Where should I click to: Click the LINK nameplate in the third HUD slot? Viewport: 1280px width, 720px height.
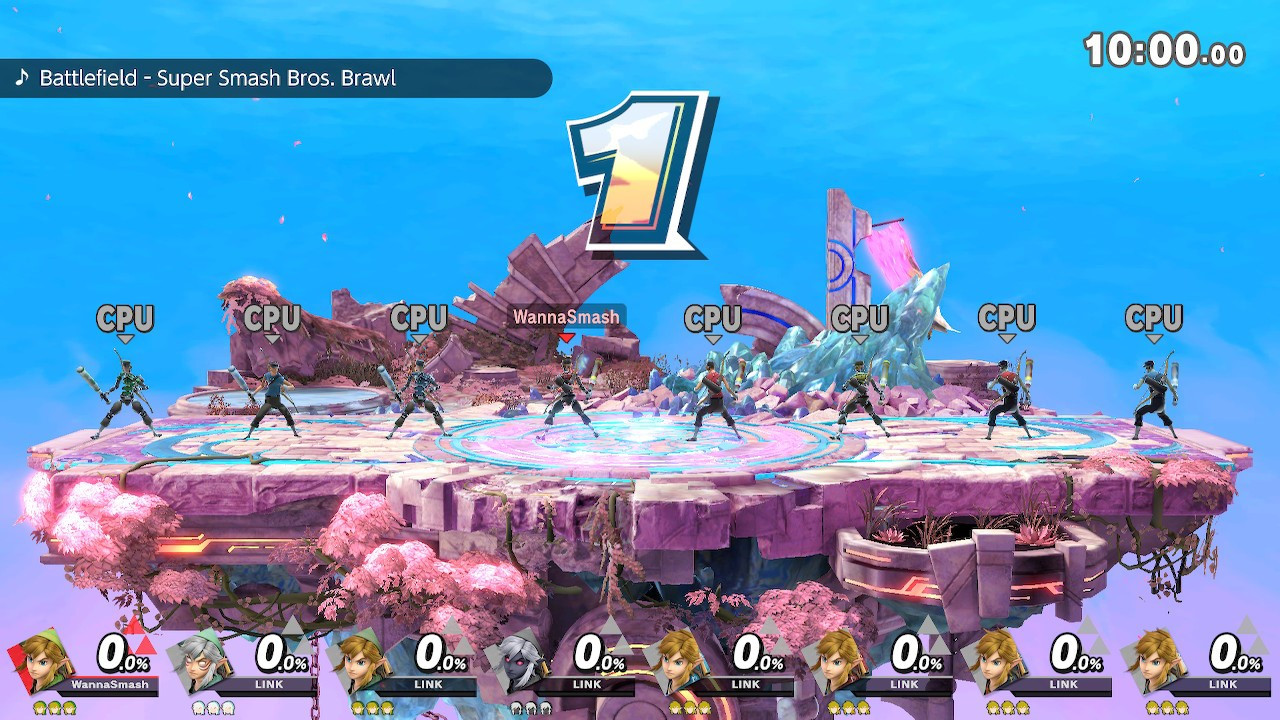(x=427, y=685)
